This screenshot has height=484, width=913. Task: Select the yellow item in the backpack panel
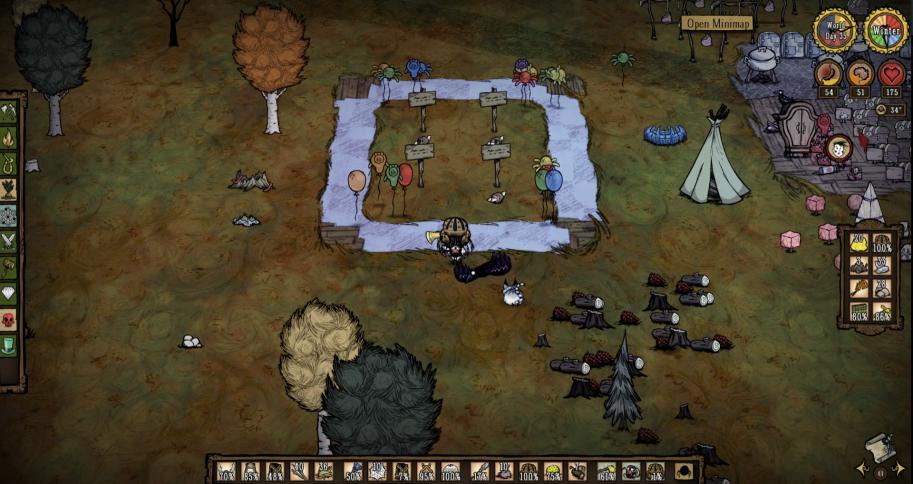(x=858, y=242)
